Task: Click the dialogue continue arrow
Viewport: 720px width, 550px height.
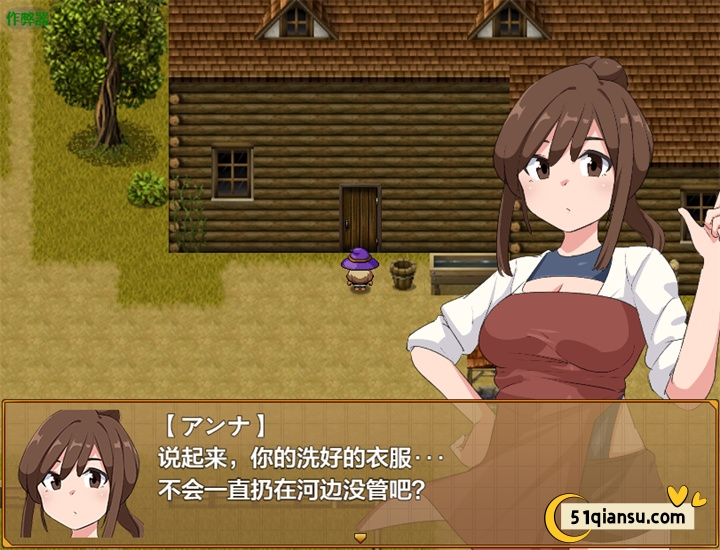Action: (x=360, y=538)
